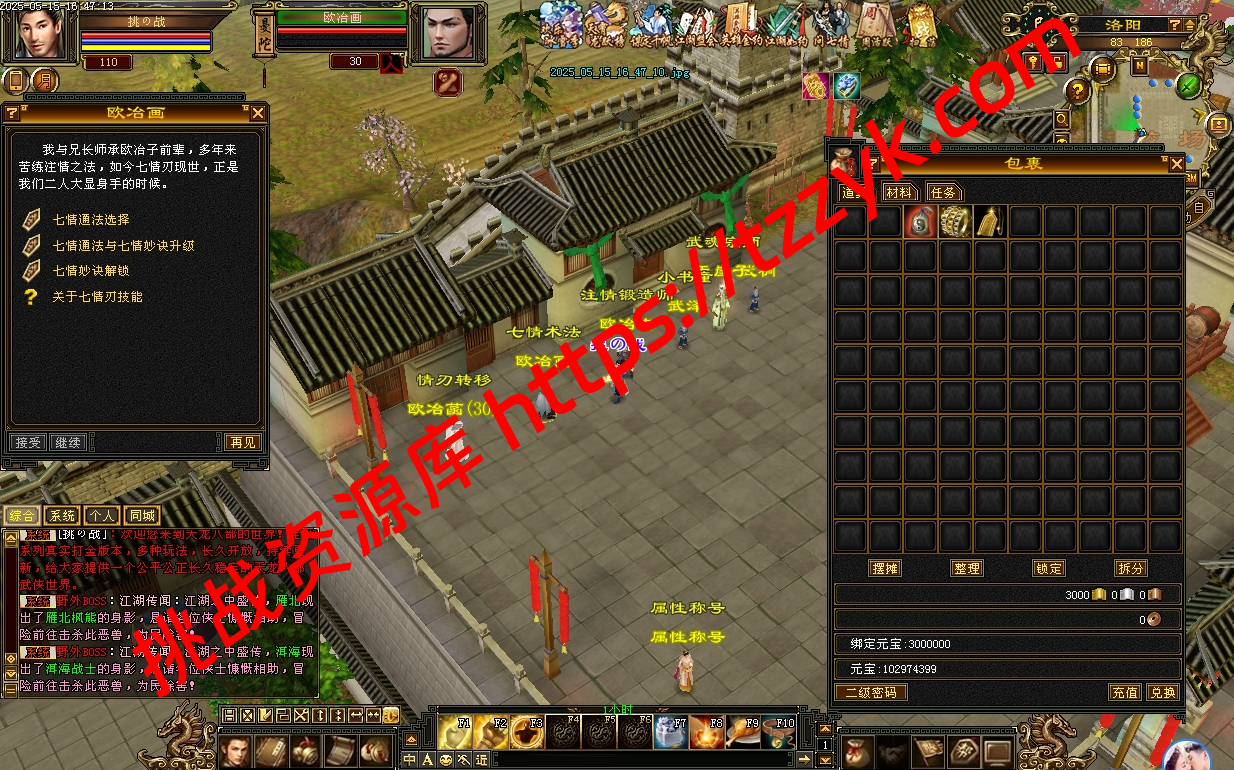Sort the bag with 整理
The width and height of the screenshot is (1234, 770).
click(x=967, y=568)
